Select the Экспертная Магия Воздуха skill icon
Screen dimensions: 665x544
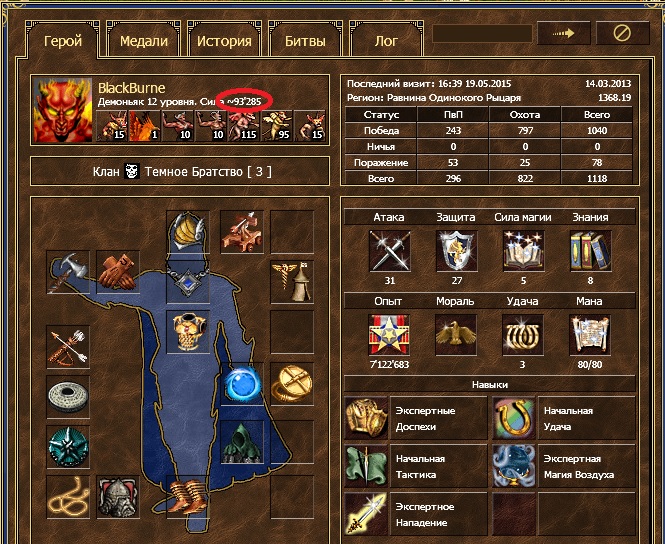513,465
